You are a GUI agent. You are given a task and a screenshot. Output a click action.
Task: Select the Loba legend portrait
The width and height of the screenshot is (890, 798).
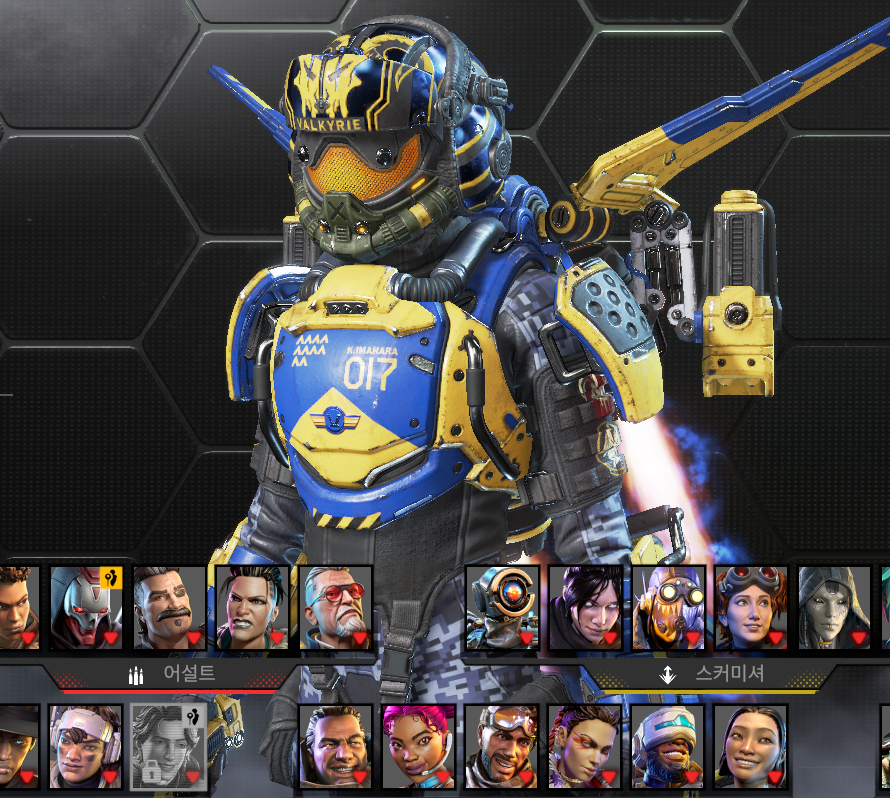(x=584, y=746)
